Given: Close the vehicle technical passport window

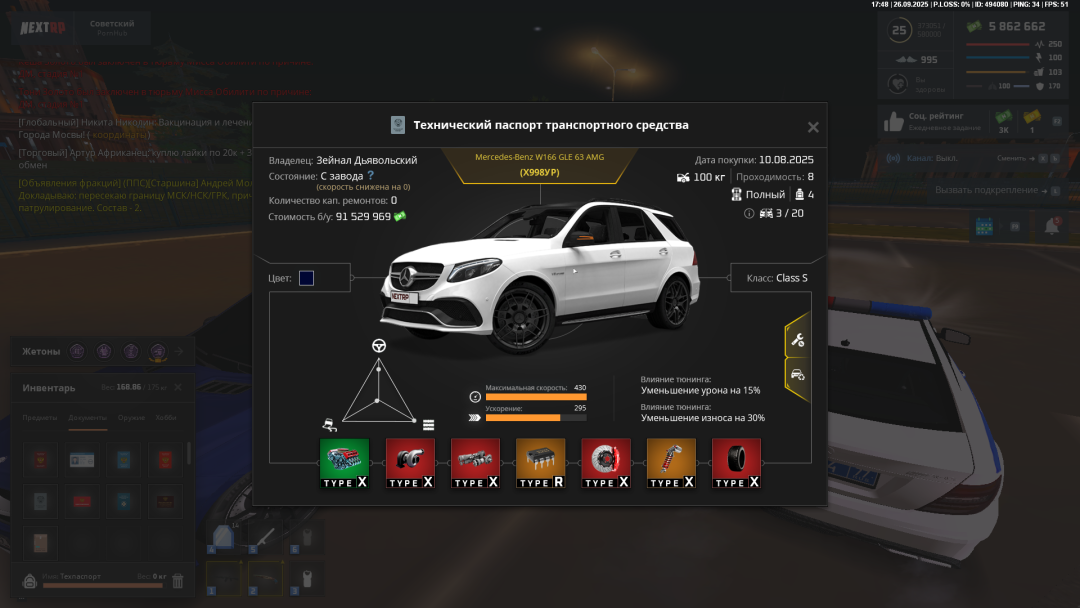Looking at the screenshot, I should click(x=813, y=127).
